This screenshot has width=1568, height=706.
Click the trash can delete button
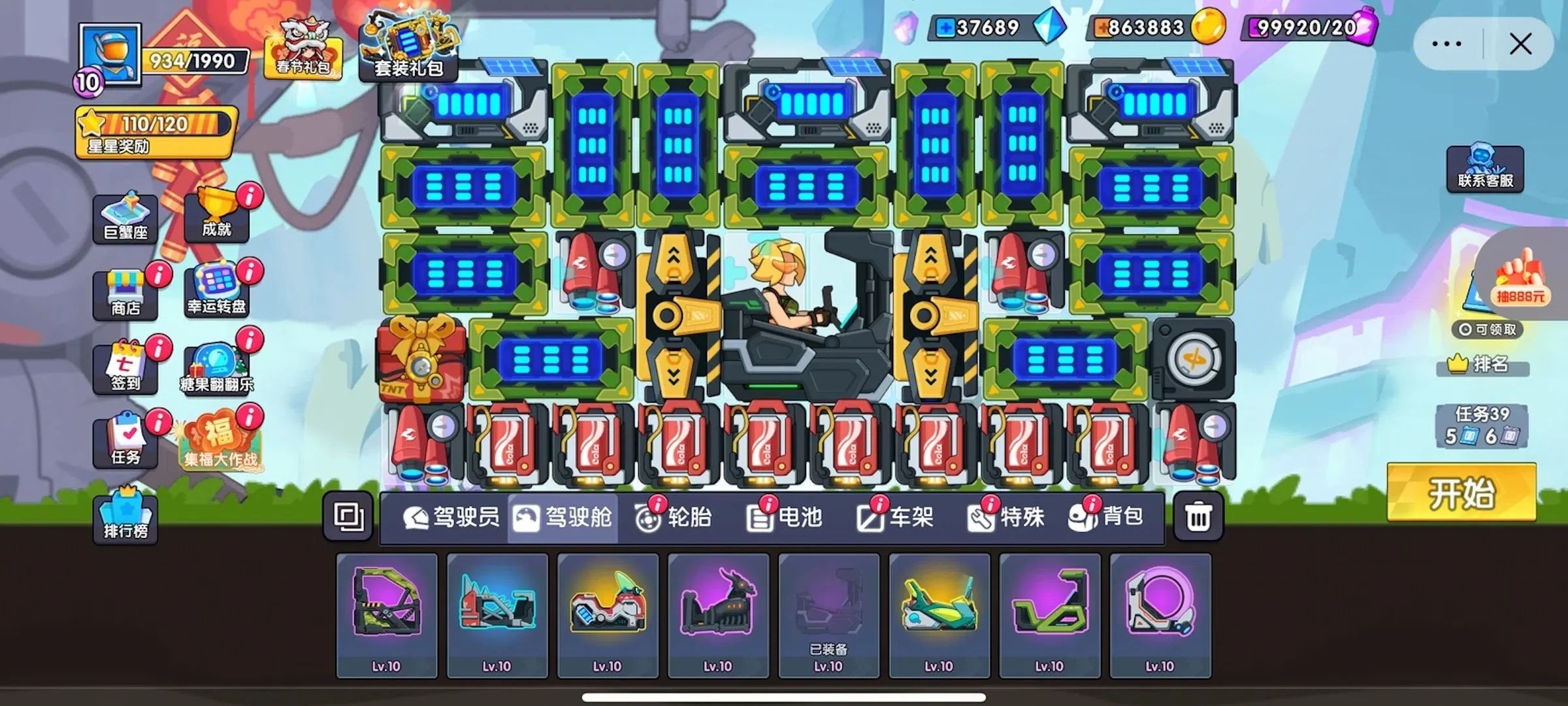tap(1198, 518)
